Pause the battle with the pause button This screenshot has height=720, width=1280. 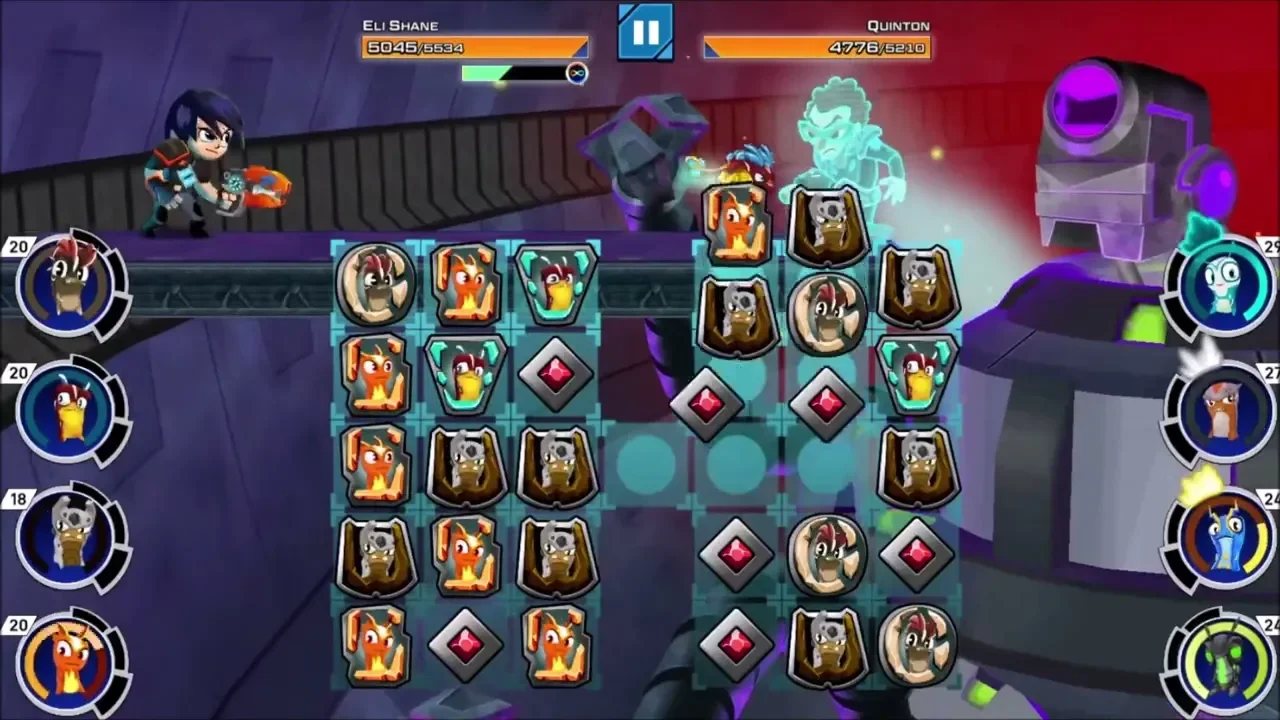pos(645,32)
